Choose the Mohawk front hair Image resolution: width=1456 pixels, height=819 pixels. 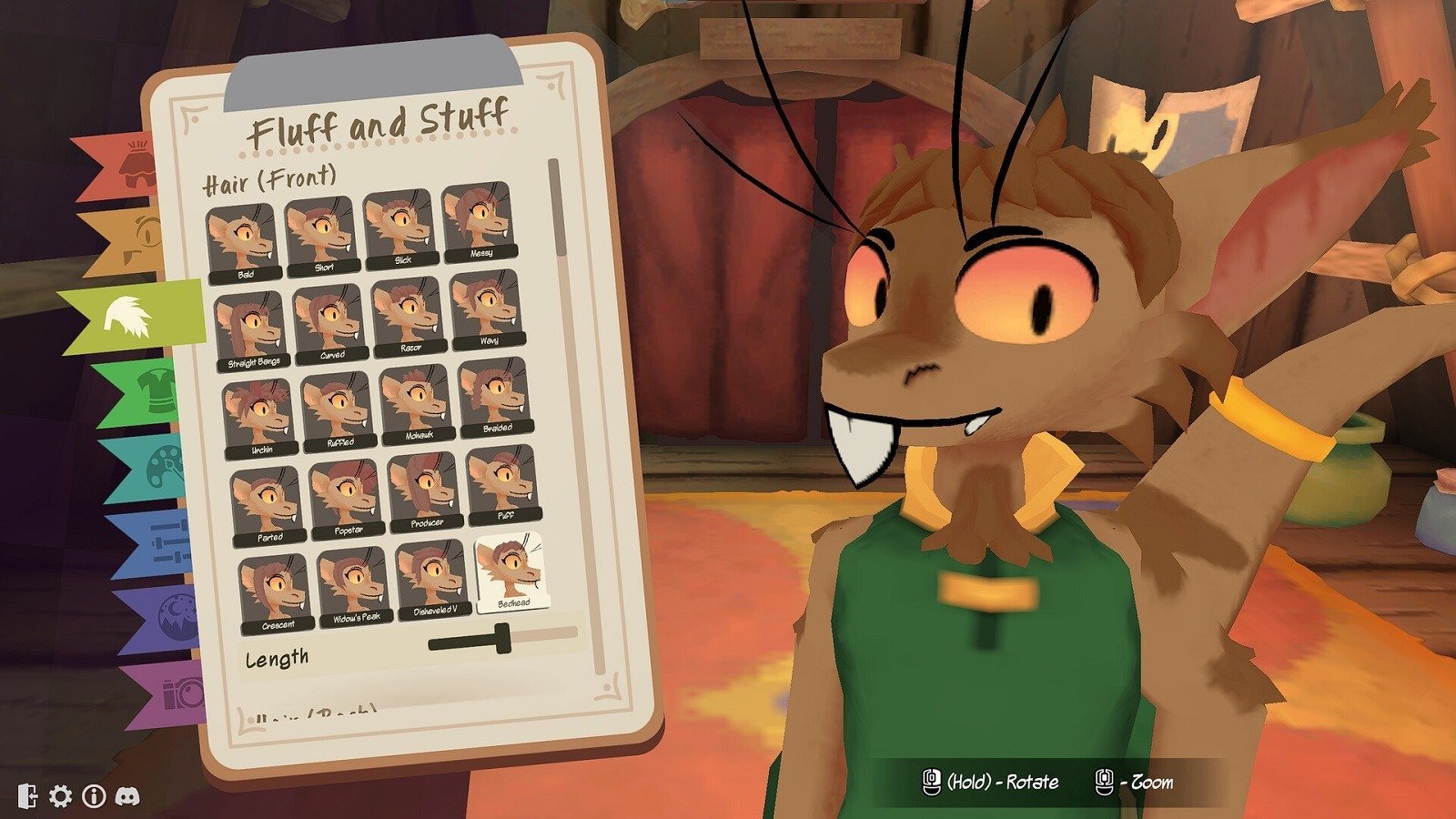pos(417,405)
